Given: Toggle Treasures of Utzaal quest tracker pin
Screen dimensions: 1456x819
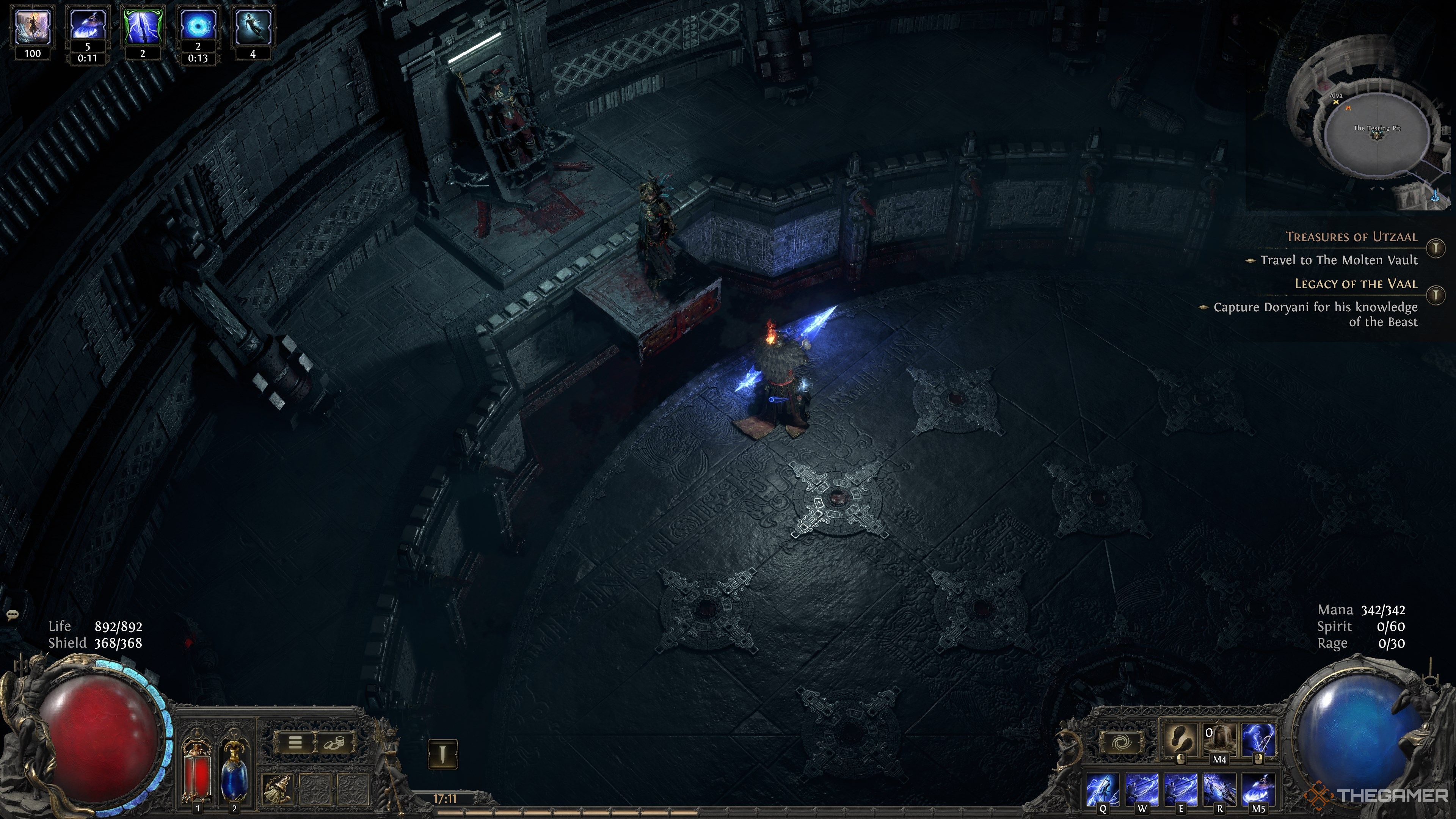Looking at the screenshot, I should (1436, 248).
